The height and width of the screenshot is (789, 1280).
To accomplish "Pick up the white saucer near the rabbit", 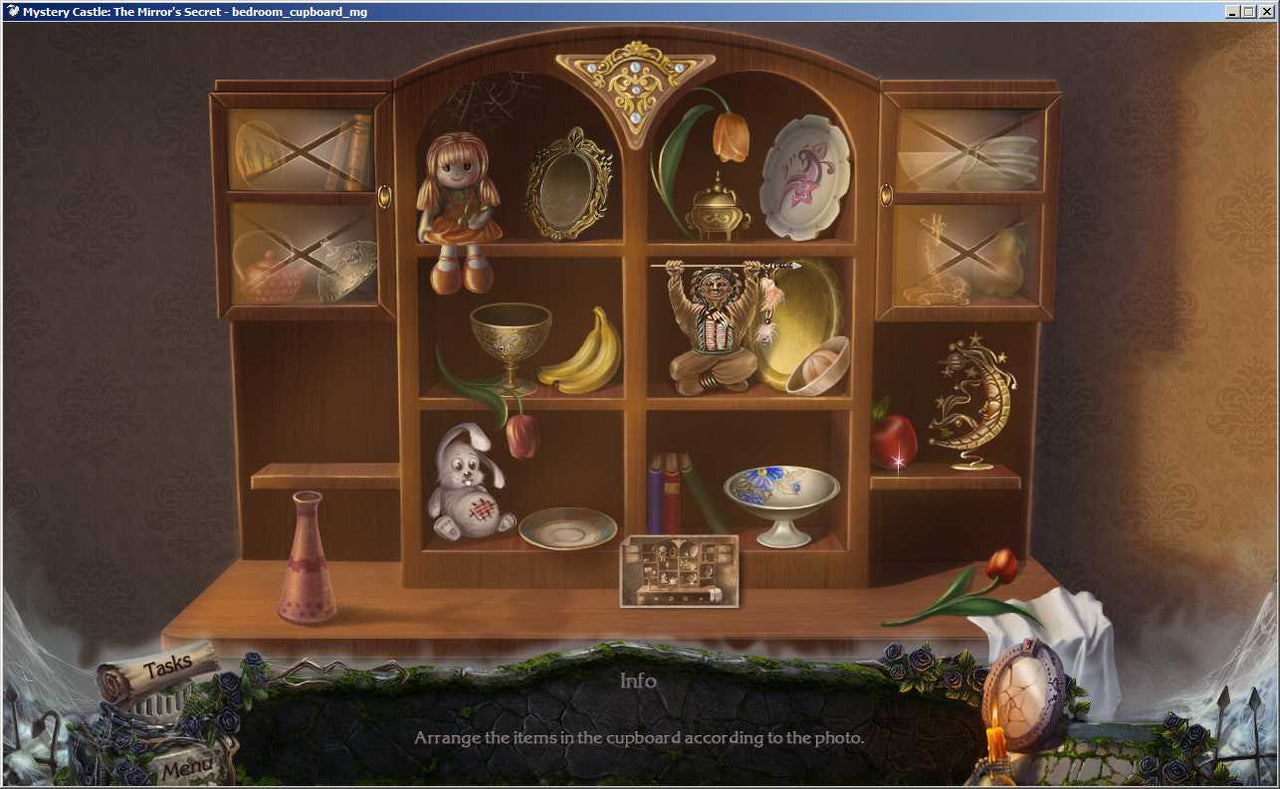I will [x=566, y=526].
